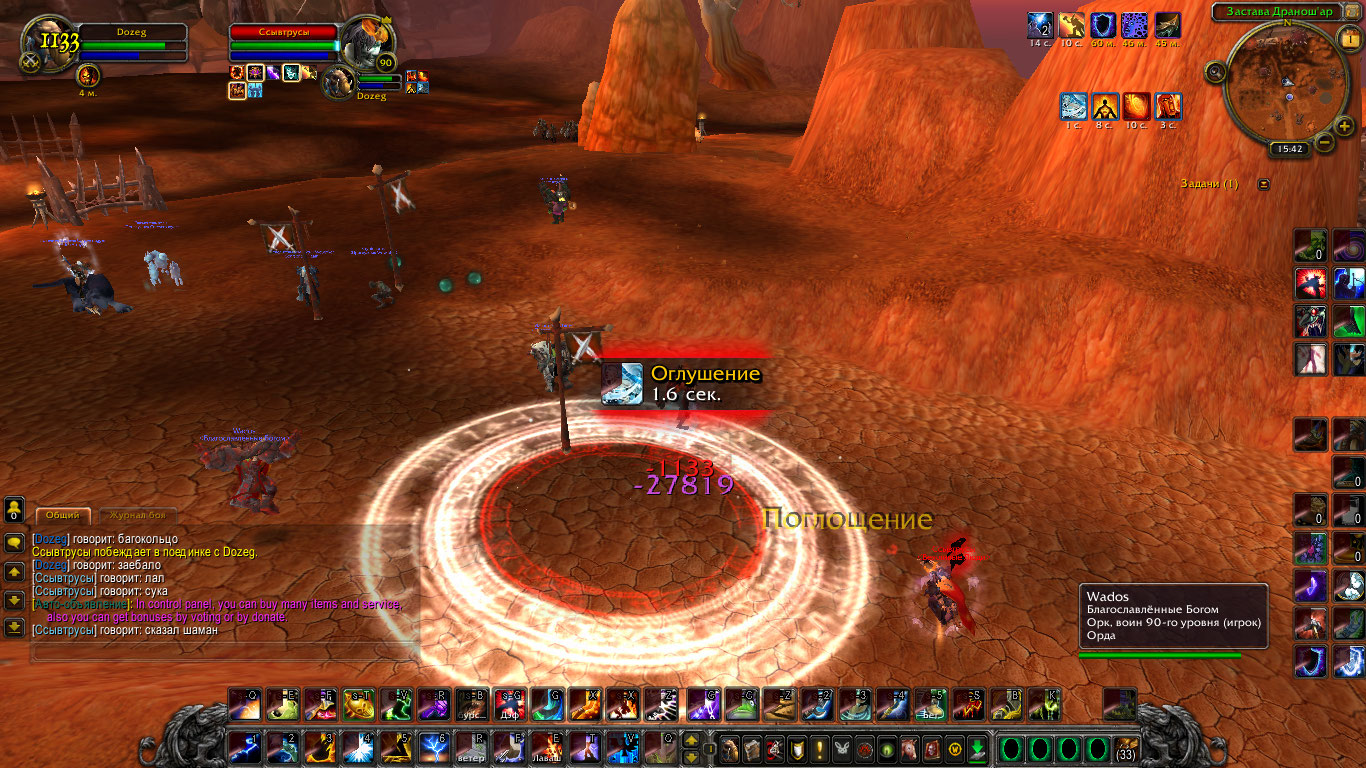Switch to the Общий chat tab
This screenshot has height=768, width=1366.
coord(63,515)
